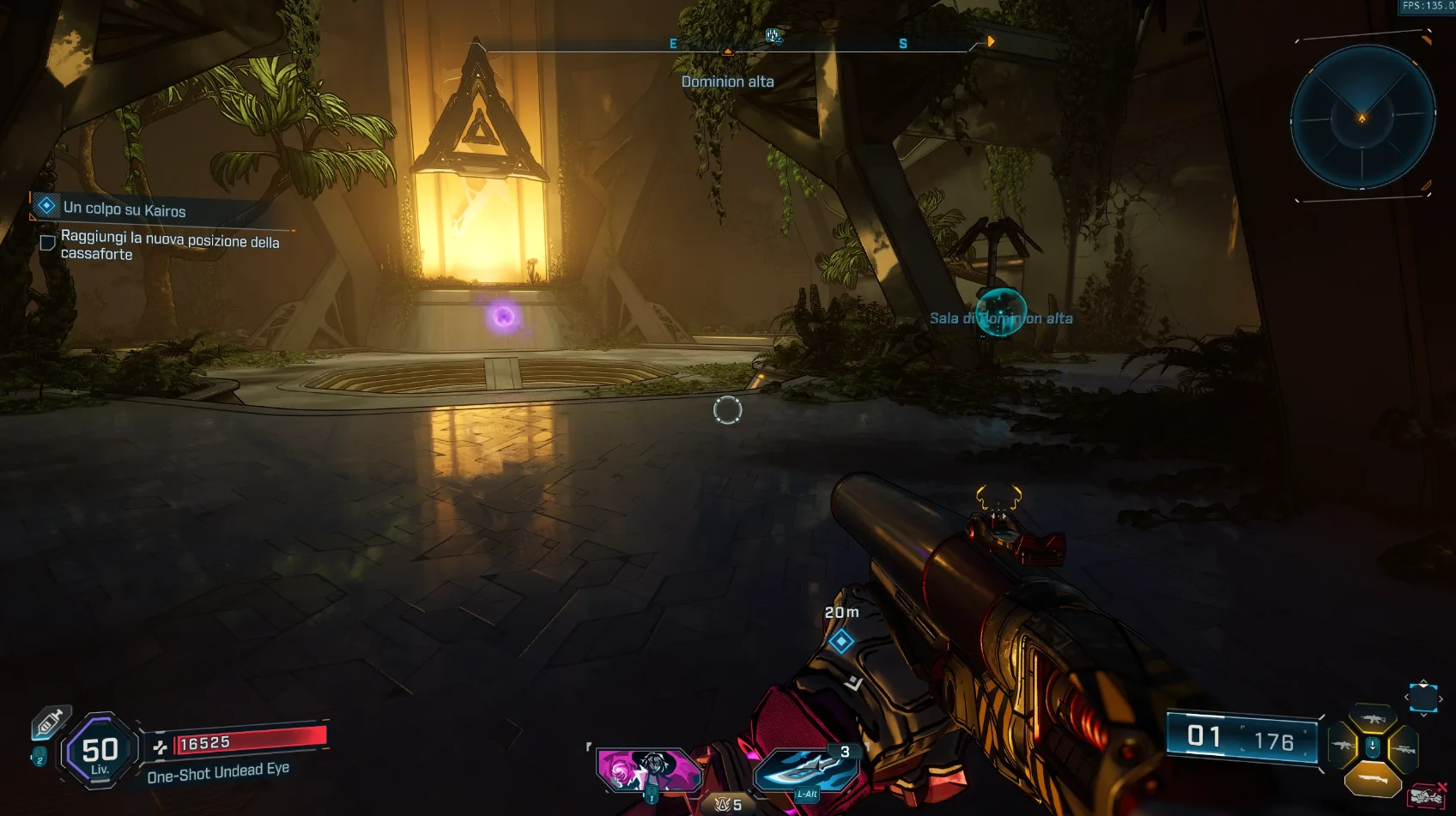The image size is (1456, 816).
Task: Equip the left weapon wheel rifle
Action: [x=1342, y=747]
